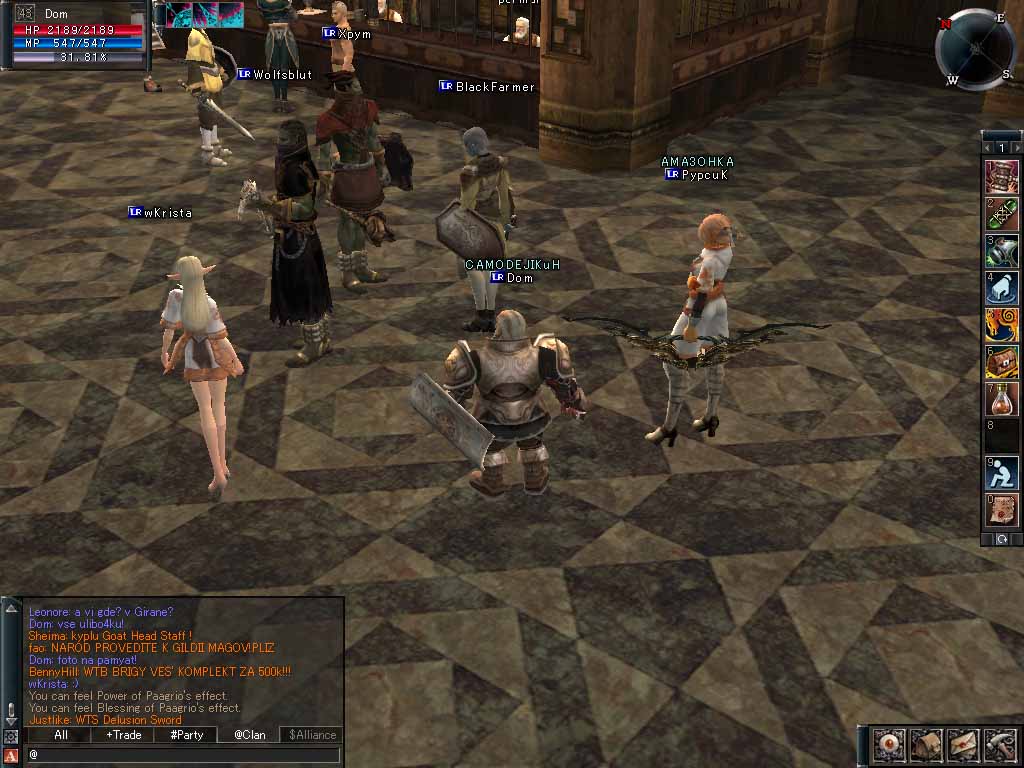The height and width of the screenshot is (768, 1024).
Task: Open chat options with the gear icon
Action: [10, 736]
